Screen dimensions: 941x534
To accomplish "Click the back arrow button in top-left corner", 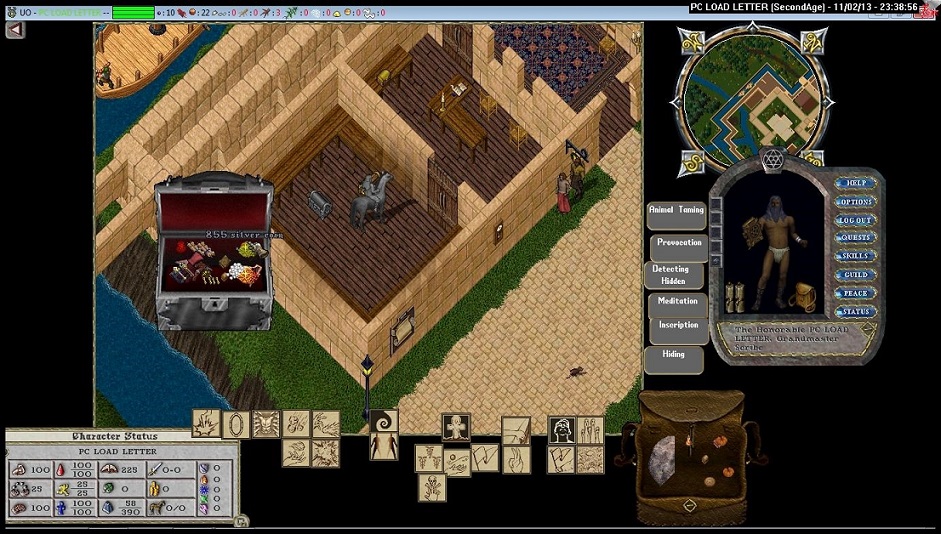I will coord(15,30).
